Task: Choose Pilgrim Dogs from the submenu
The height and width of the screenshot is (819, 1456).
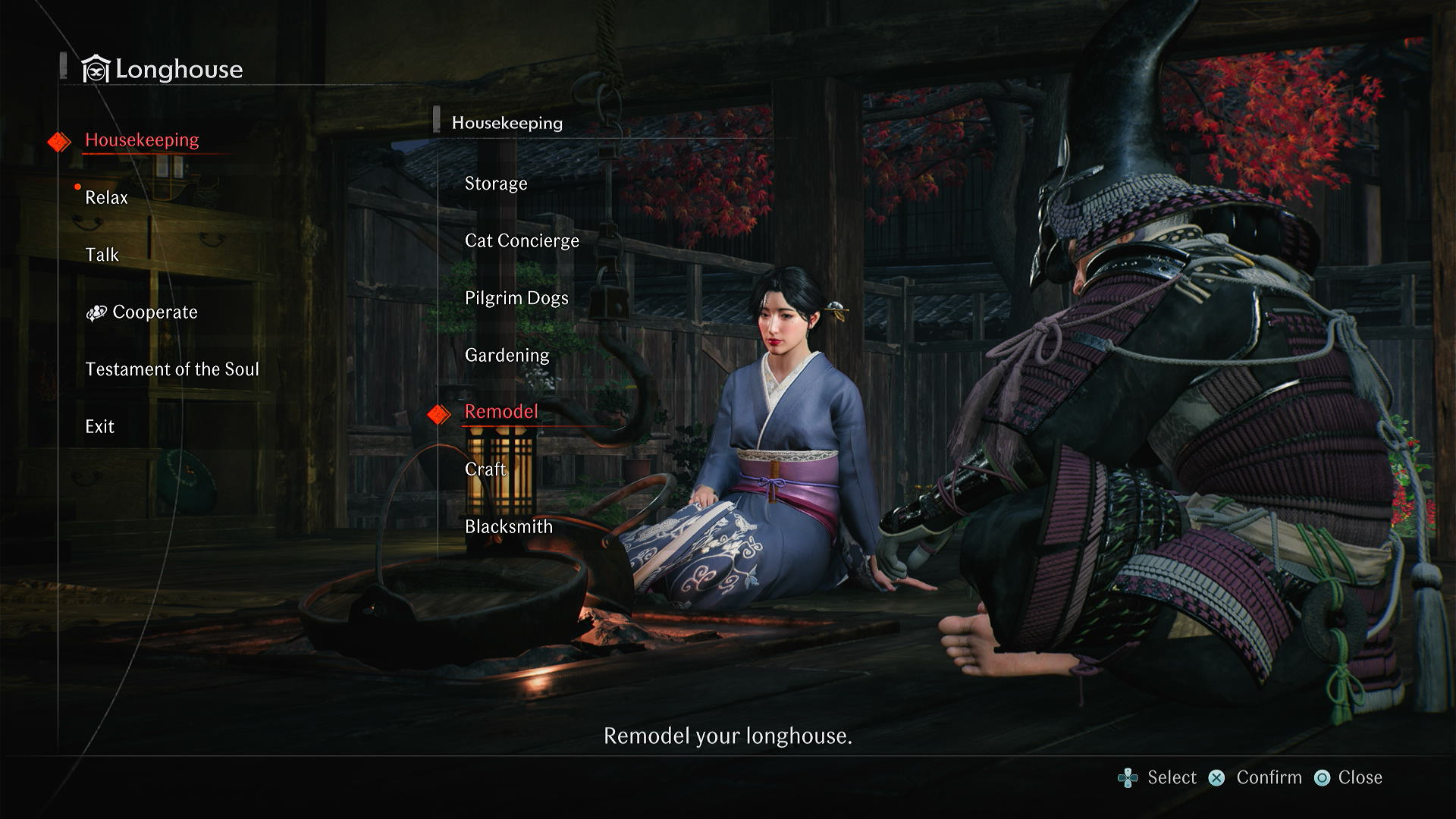Action: pyautogui.click(x=516, y=298)
